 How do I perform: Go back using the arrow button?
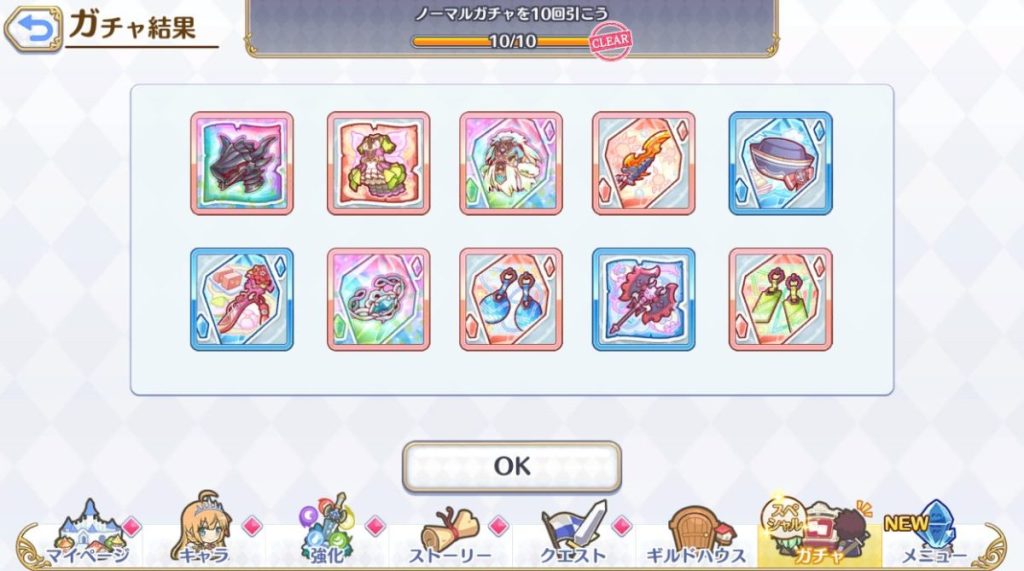tap(33, 30)
